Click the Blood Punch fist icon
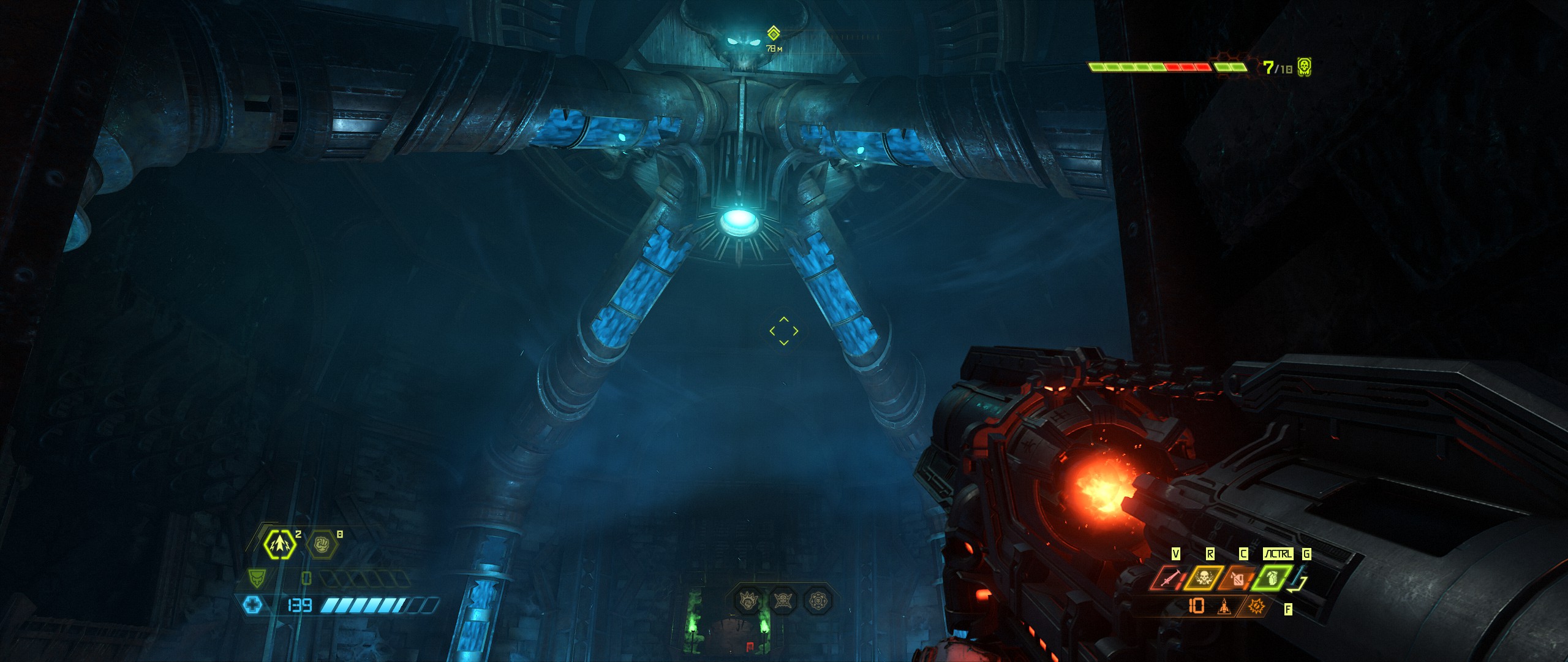Screen dimensions: 1568x662 click(x=322, y=544)
